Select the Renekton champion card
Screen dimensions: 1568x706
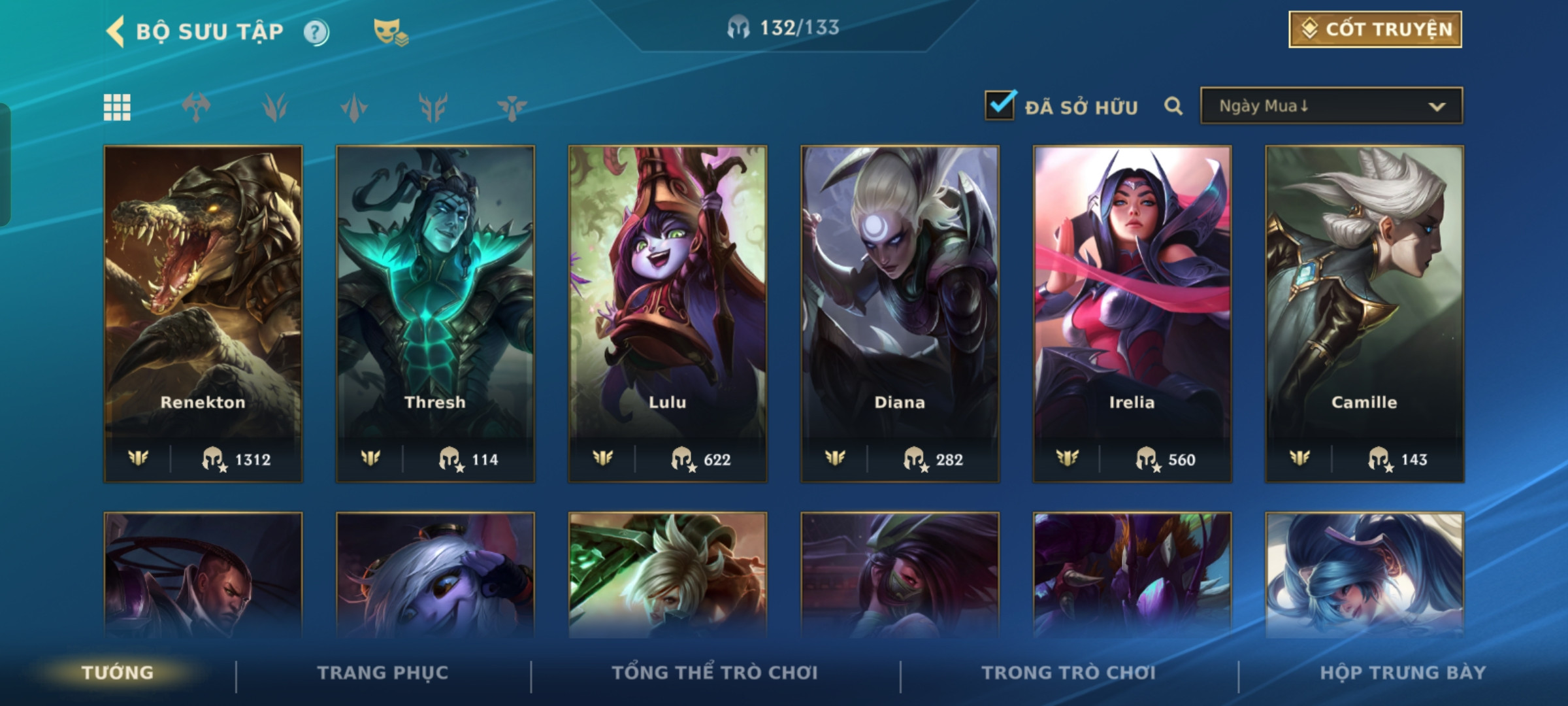203,314
